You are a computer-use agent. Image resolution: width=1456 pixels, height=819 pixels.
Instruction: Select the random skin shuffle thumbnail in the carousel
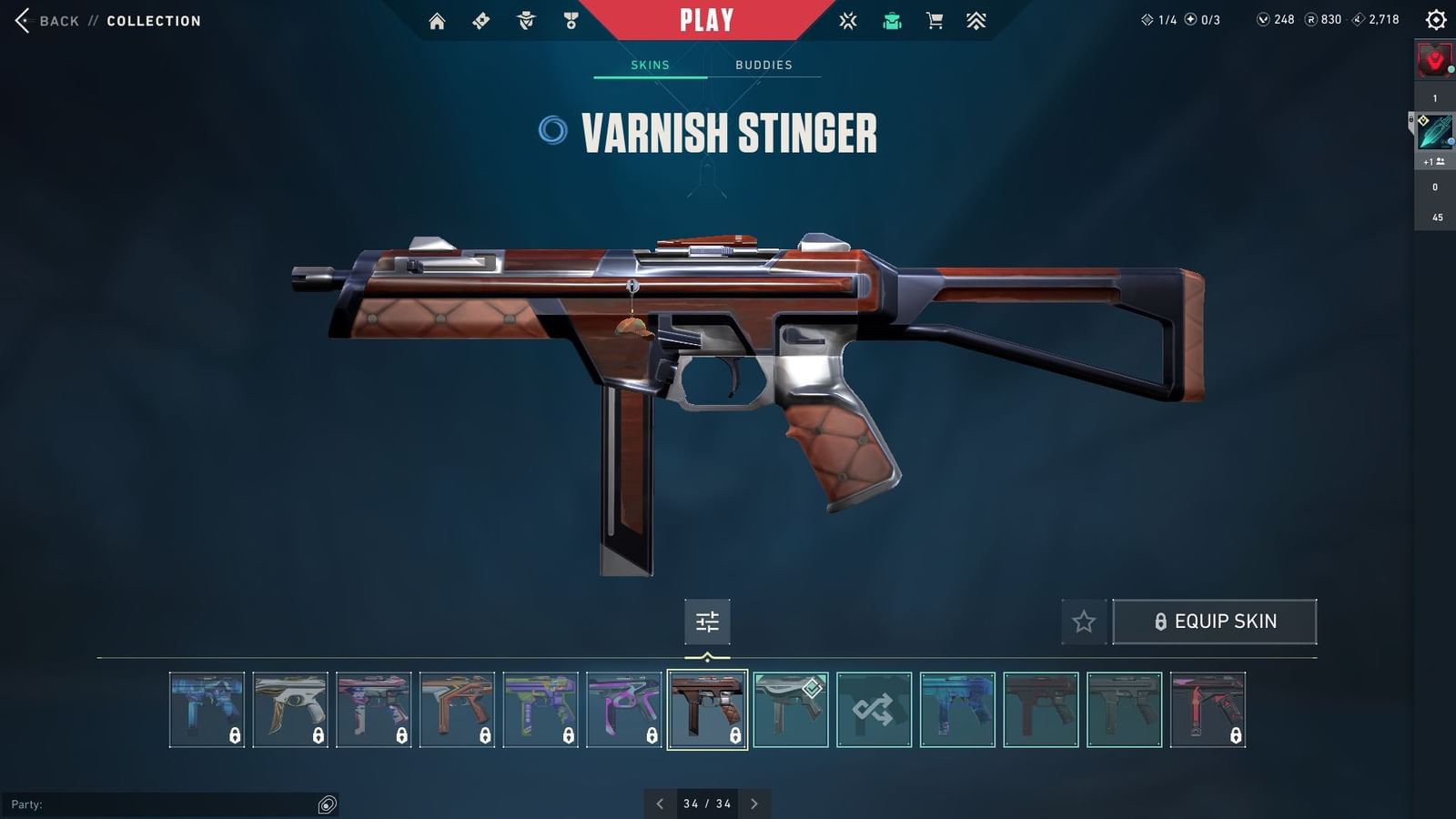873,711
